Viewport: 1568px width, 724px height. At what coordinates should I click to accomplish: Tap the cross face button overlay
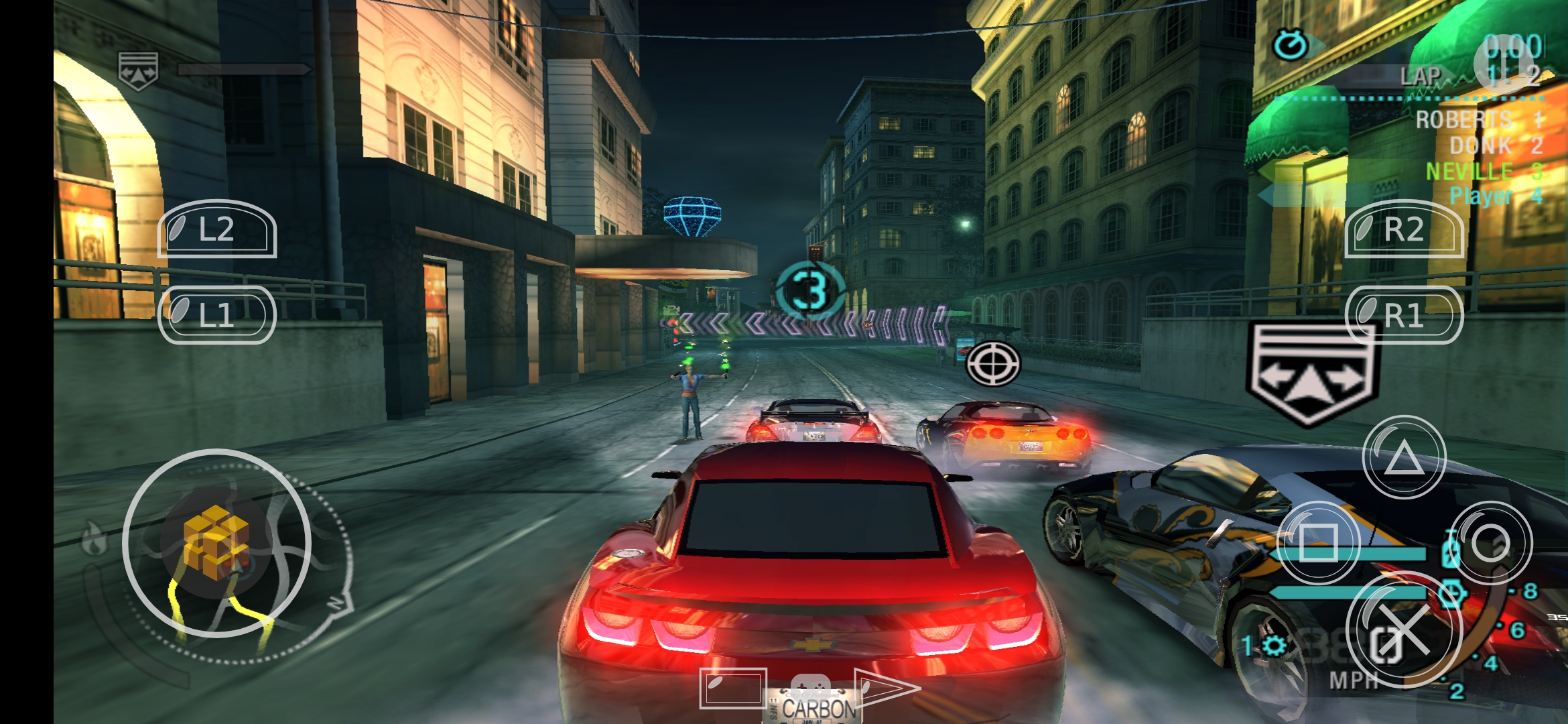click(x=1404, y=629)
